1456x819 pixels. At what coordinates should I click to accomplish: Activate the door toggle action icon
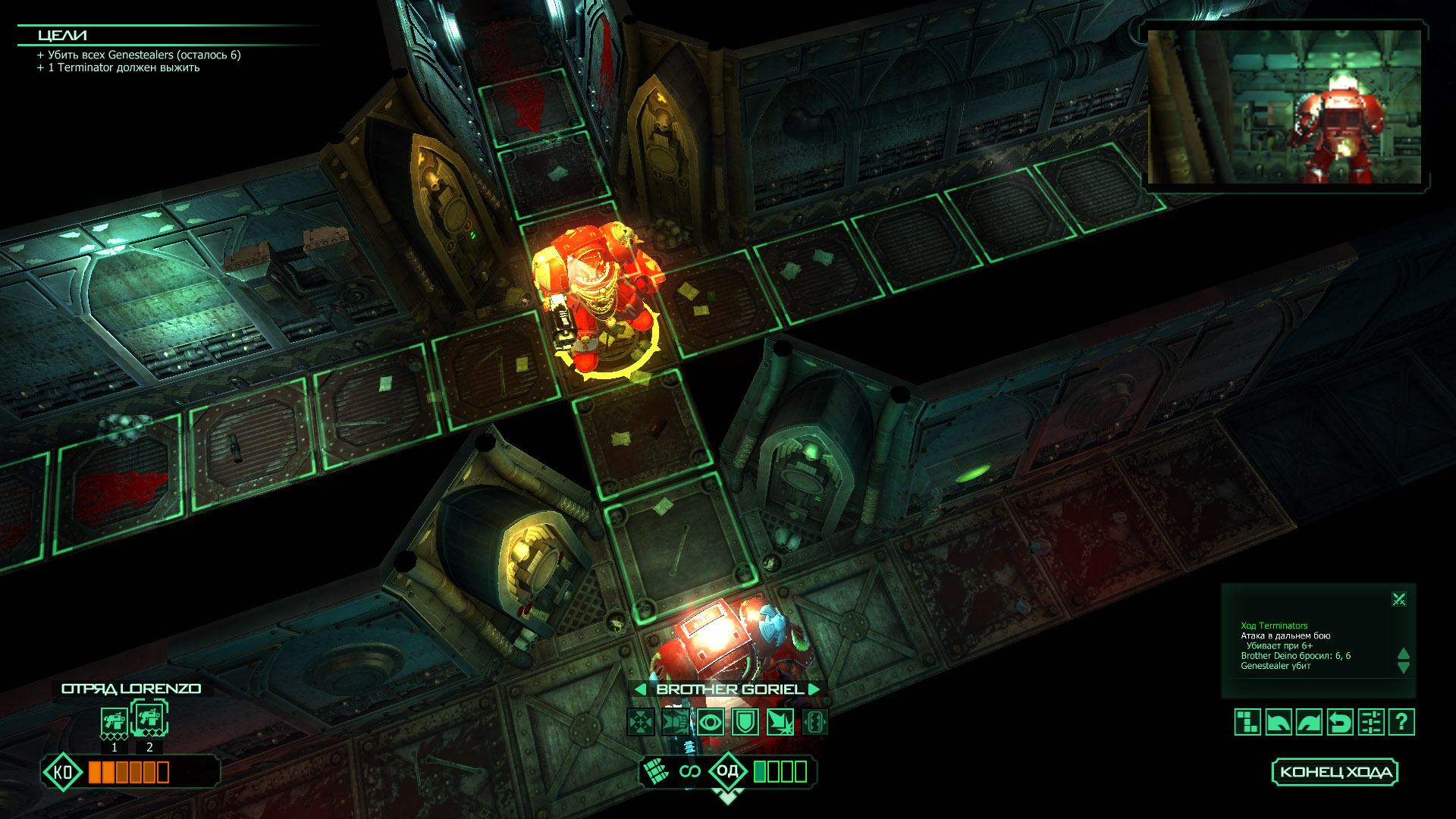(x=814, y=722)
